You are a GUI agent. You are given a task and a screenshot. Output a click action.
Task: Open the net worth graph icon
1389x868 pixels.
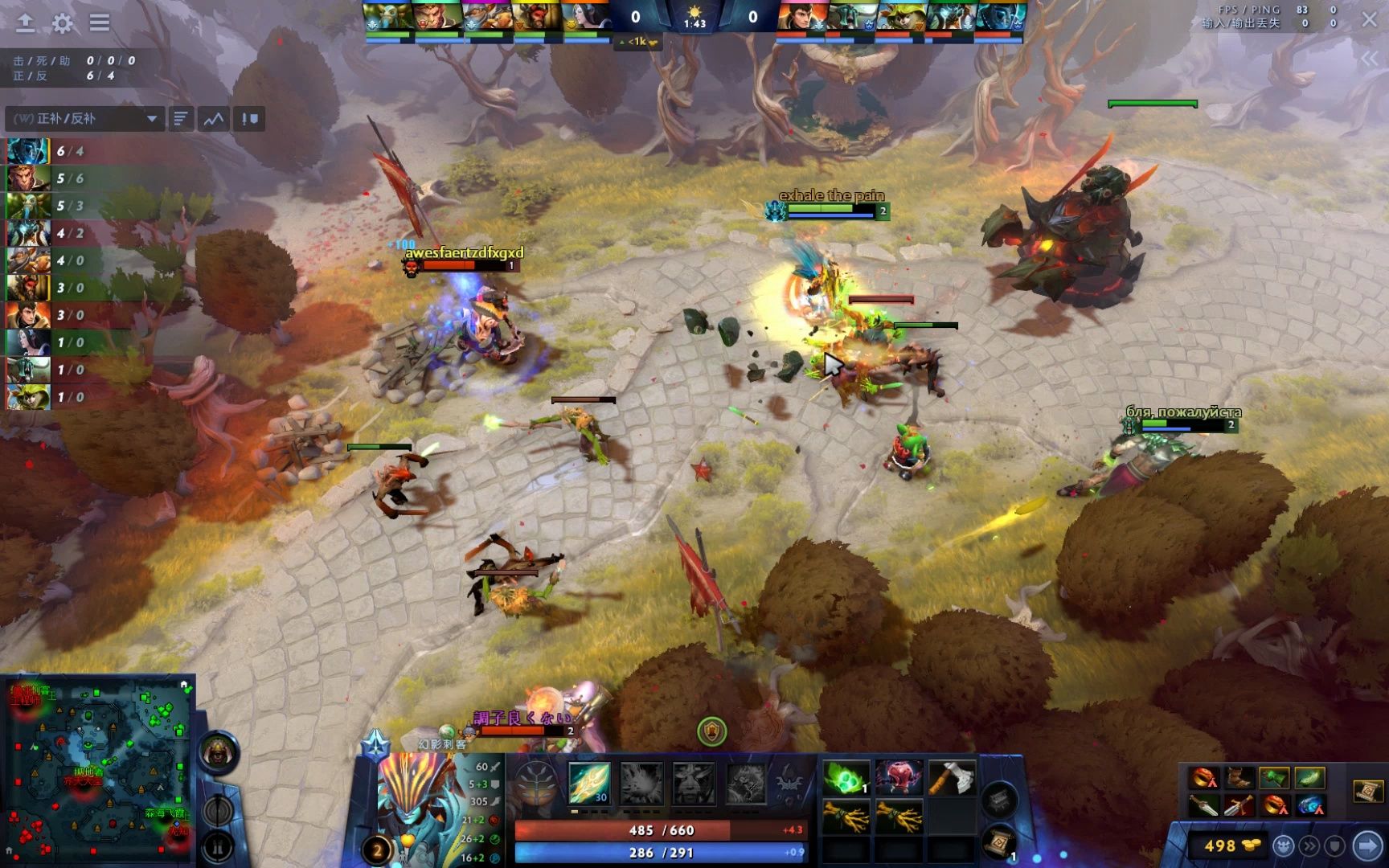(x=211, y=118)
